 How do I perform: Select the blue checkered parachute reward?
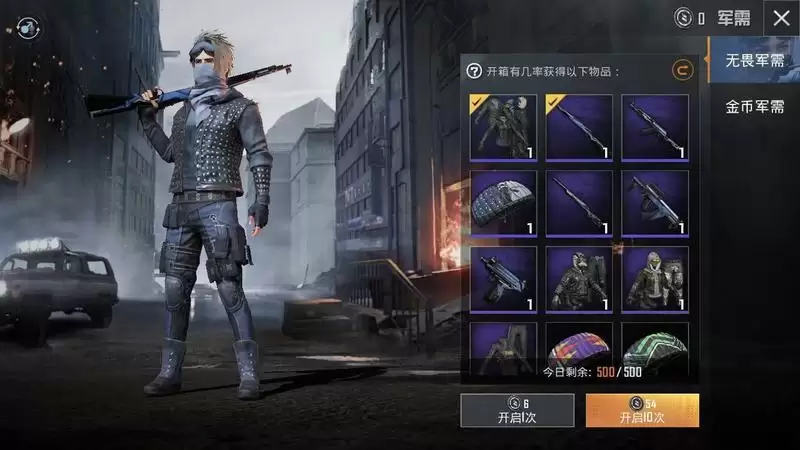click(504, 203)
